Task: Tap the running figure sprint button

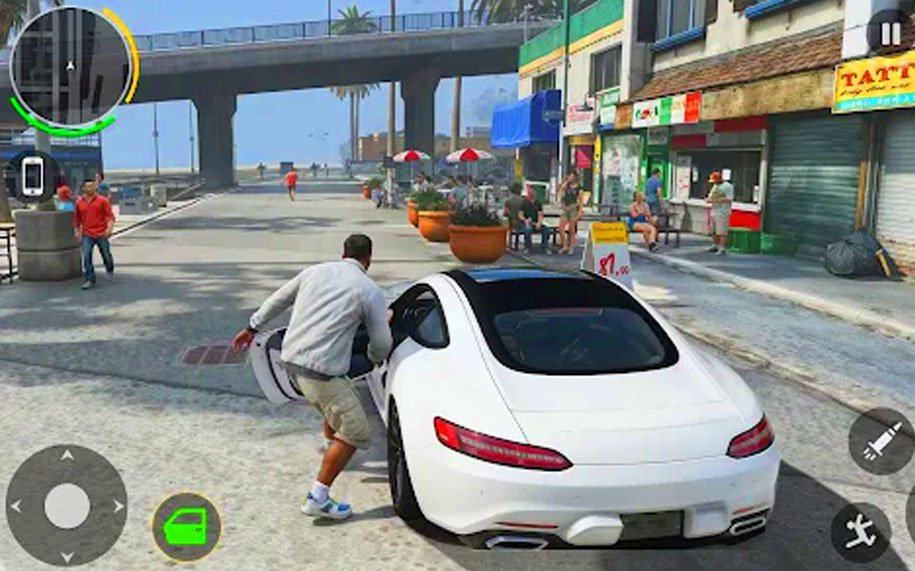Action: (x=860, y=532)
